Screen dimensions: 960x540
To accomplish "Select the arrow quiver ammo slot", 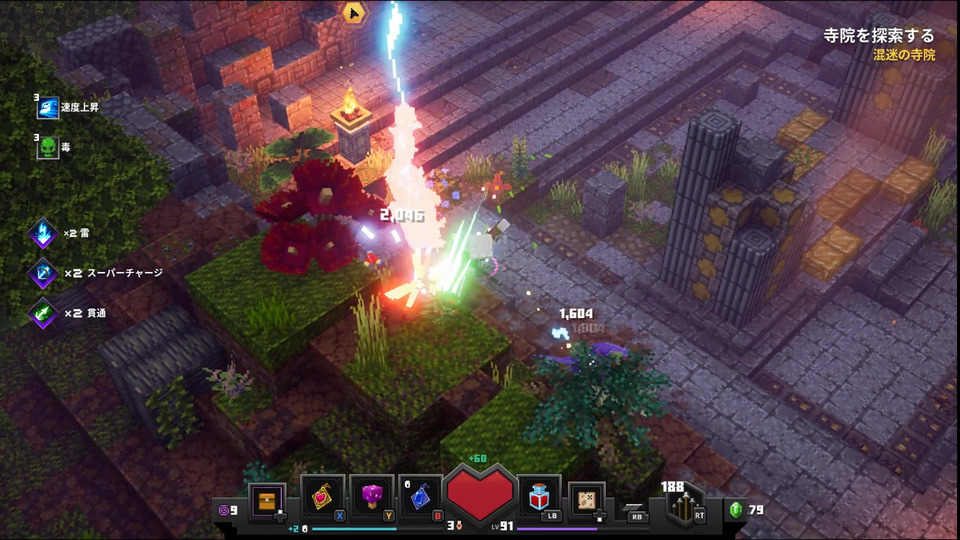I will click(x=680, y=502).
